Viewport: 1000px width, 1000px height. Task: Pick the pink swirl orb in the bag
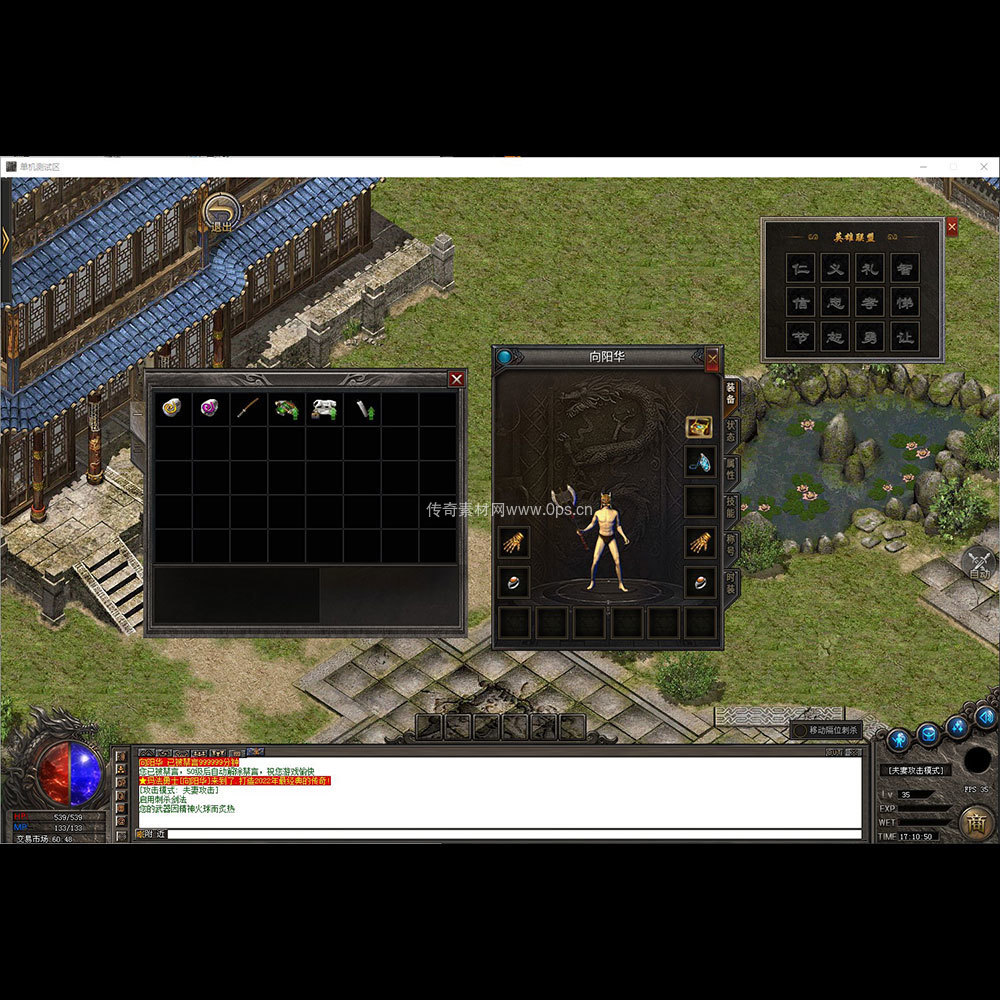pos(210,408)
